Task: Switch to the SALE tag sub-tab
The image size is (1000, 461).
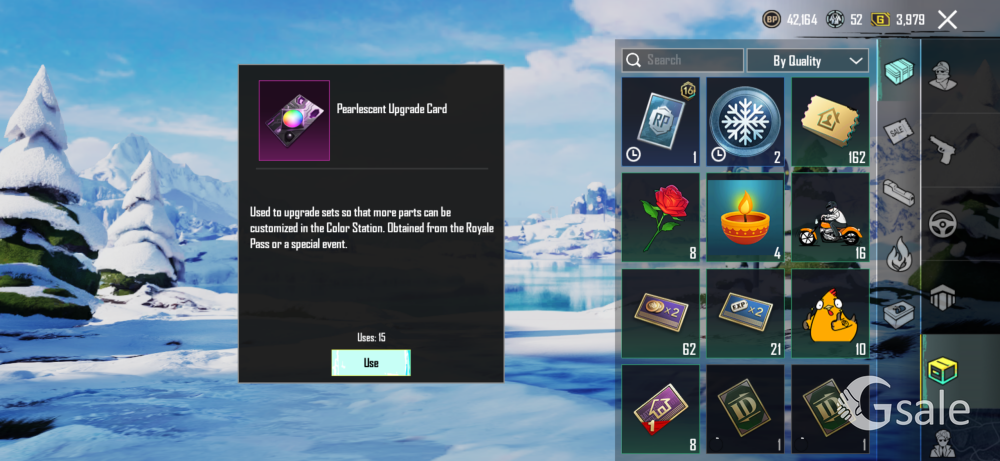Action: click(x=898, y=130)
